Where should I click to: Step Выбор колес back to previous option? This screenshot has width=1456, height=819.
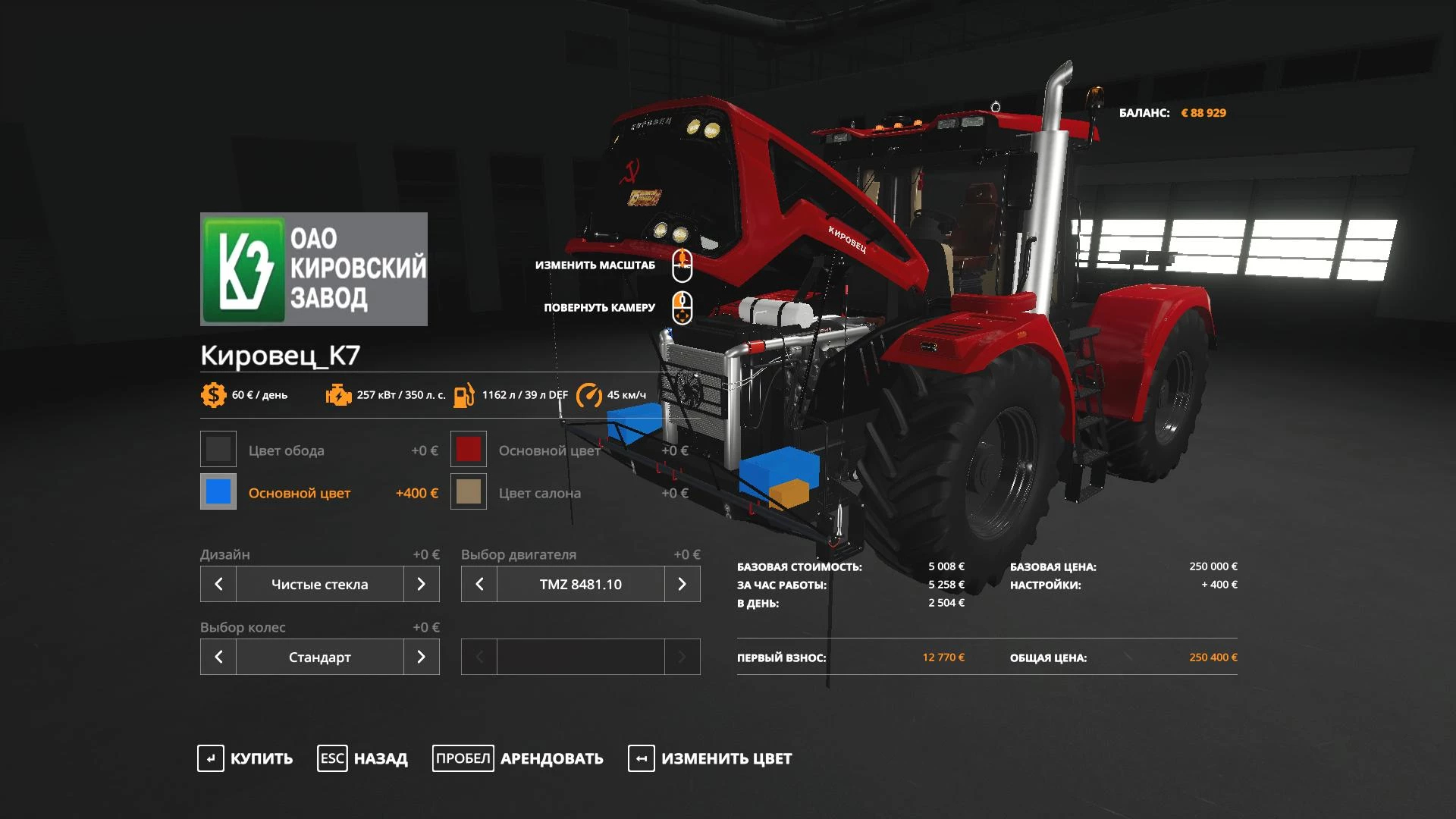pos(218,657)
